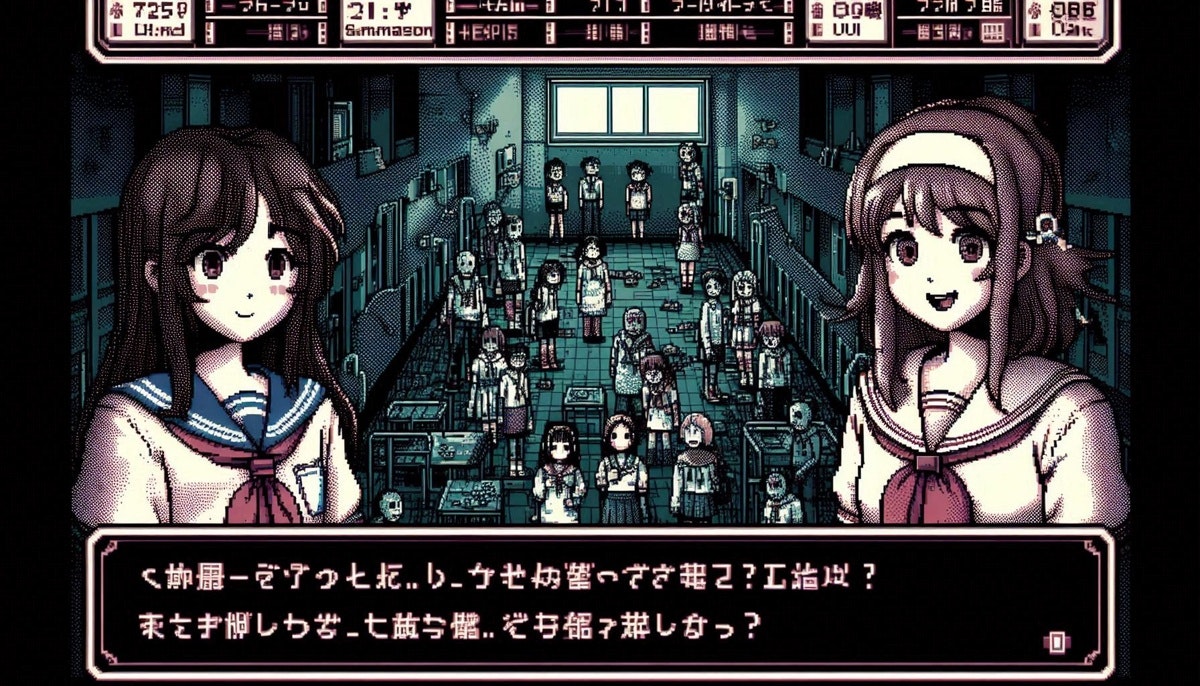Screen dimensions: 1200x686
Task: Click the dialogue advance indicator icon
Action: [x=1055, y=641]
